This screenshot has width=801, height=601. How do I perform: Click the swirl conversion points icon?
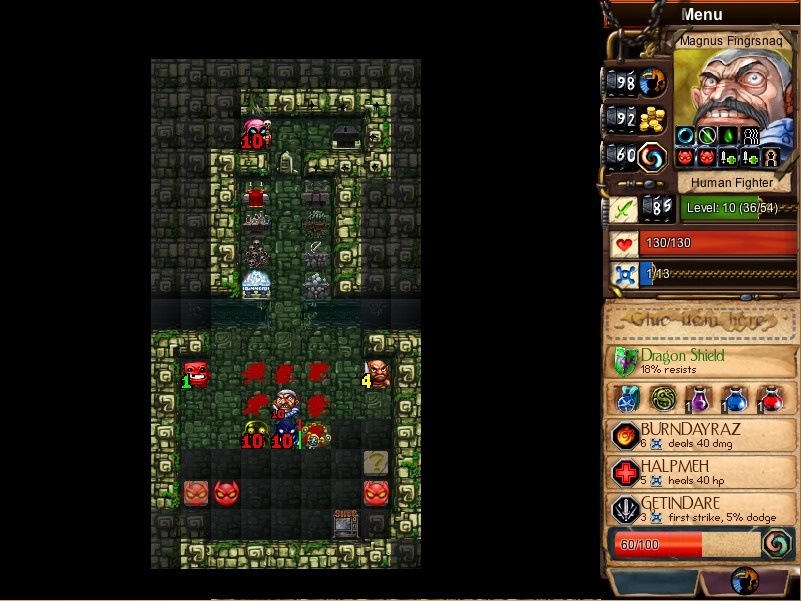pyautogui.click(x=653, y=157)
